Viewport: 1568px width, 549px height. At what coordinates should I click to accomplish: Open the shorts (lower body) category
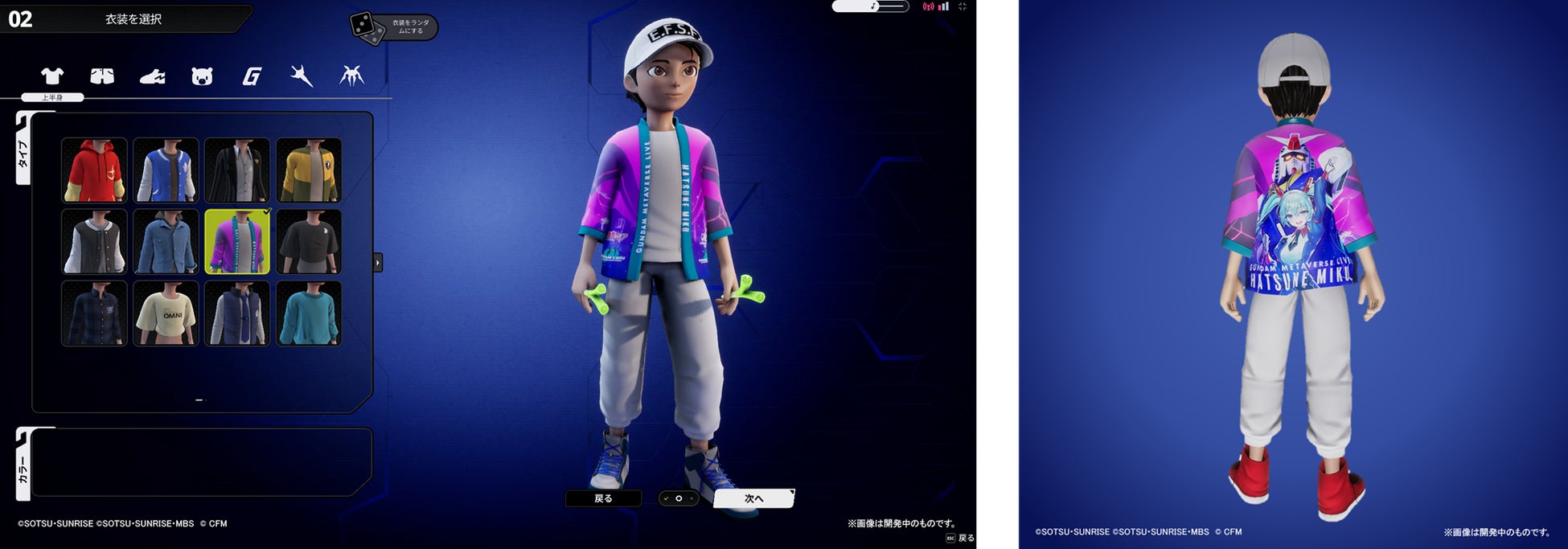[102, 76]
